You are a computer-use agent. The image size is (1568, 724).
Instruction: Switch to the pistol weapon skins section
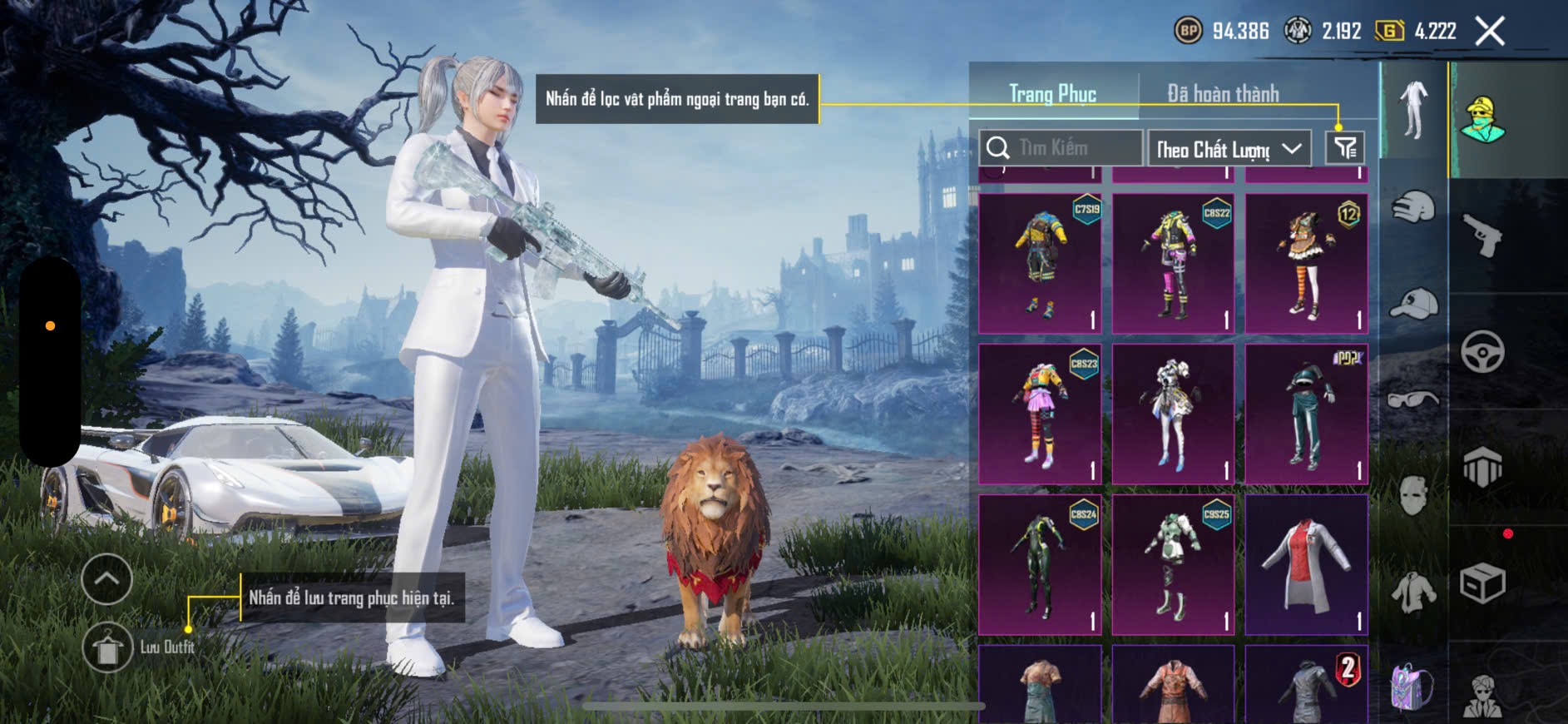(x=1483, y=236)
